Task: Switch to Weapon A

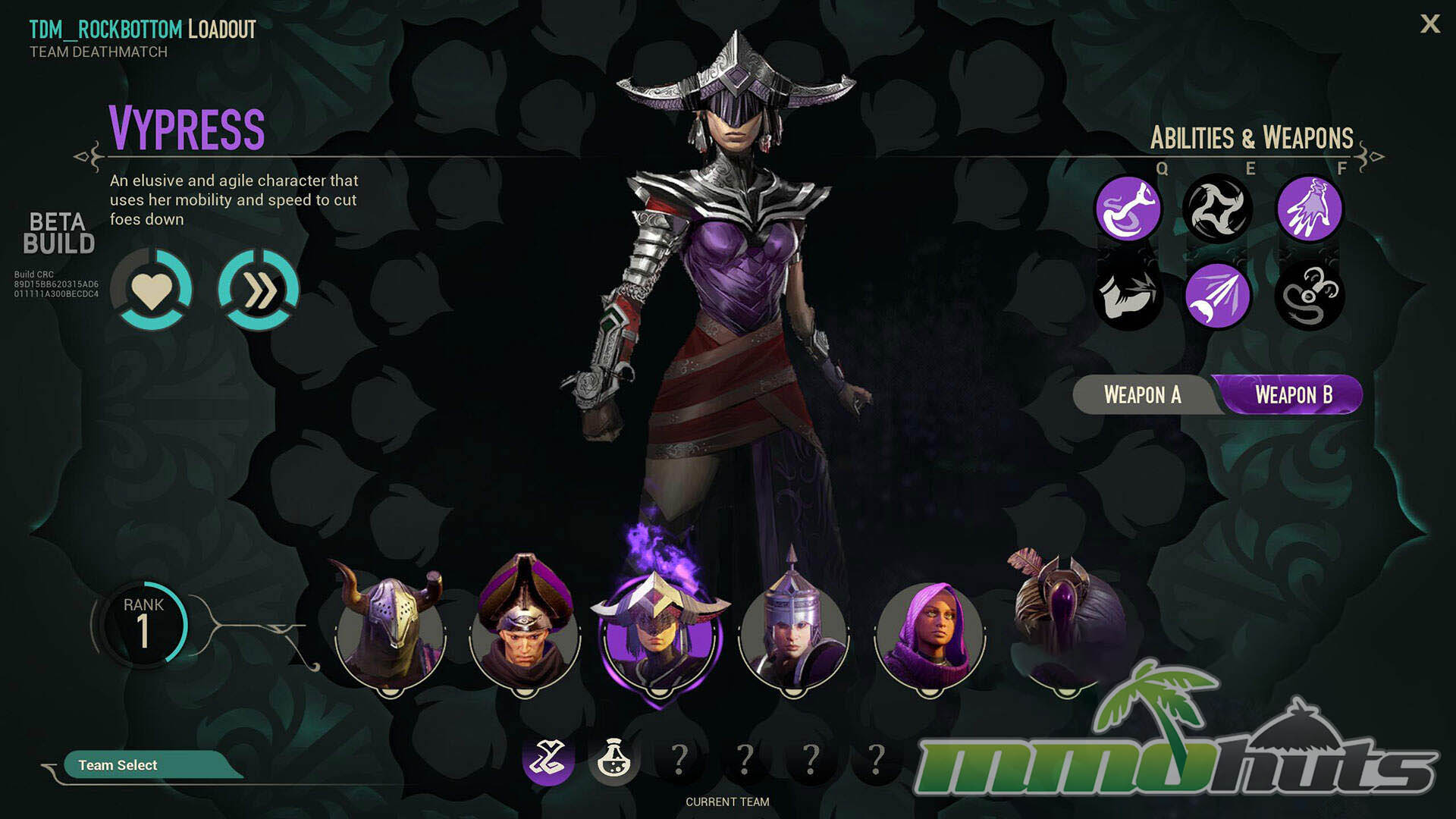Action: 1142,395
